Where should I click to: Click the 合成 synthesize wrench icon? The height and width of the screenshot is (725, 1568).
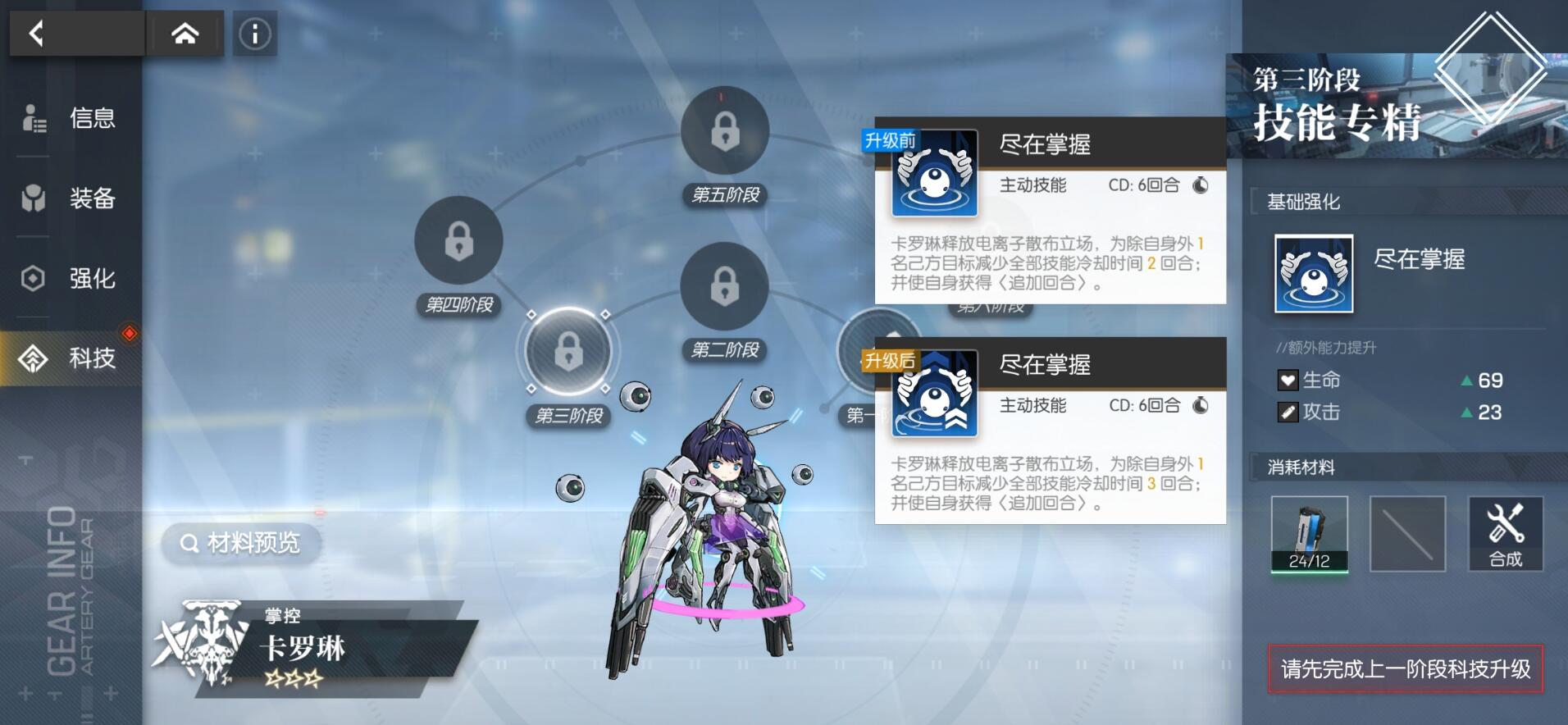[1506, 533]
